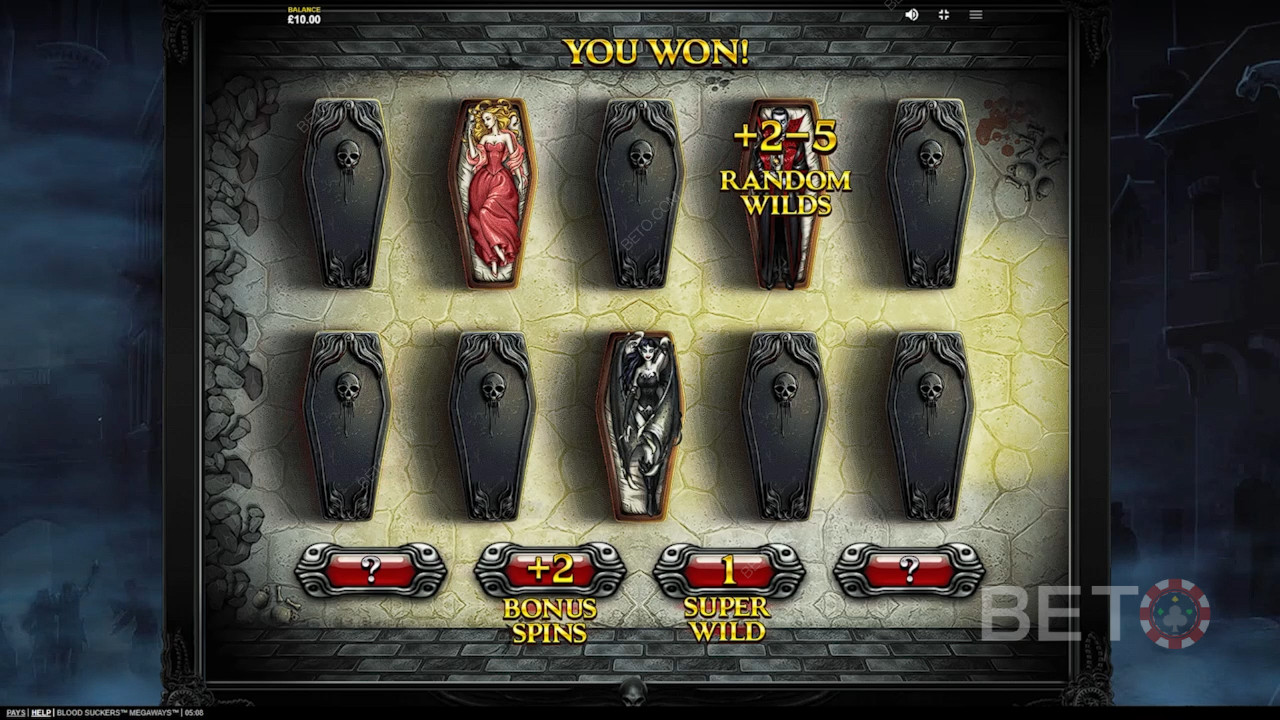Viewport: 1280px width, 720px height.
Task: Choose the coffin with the dark winged vampiress
Action: click(639, 424)
